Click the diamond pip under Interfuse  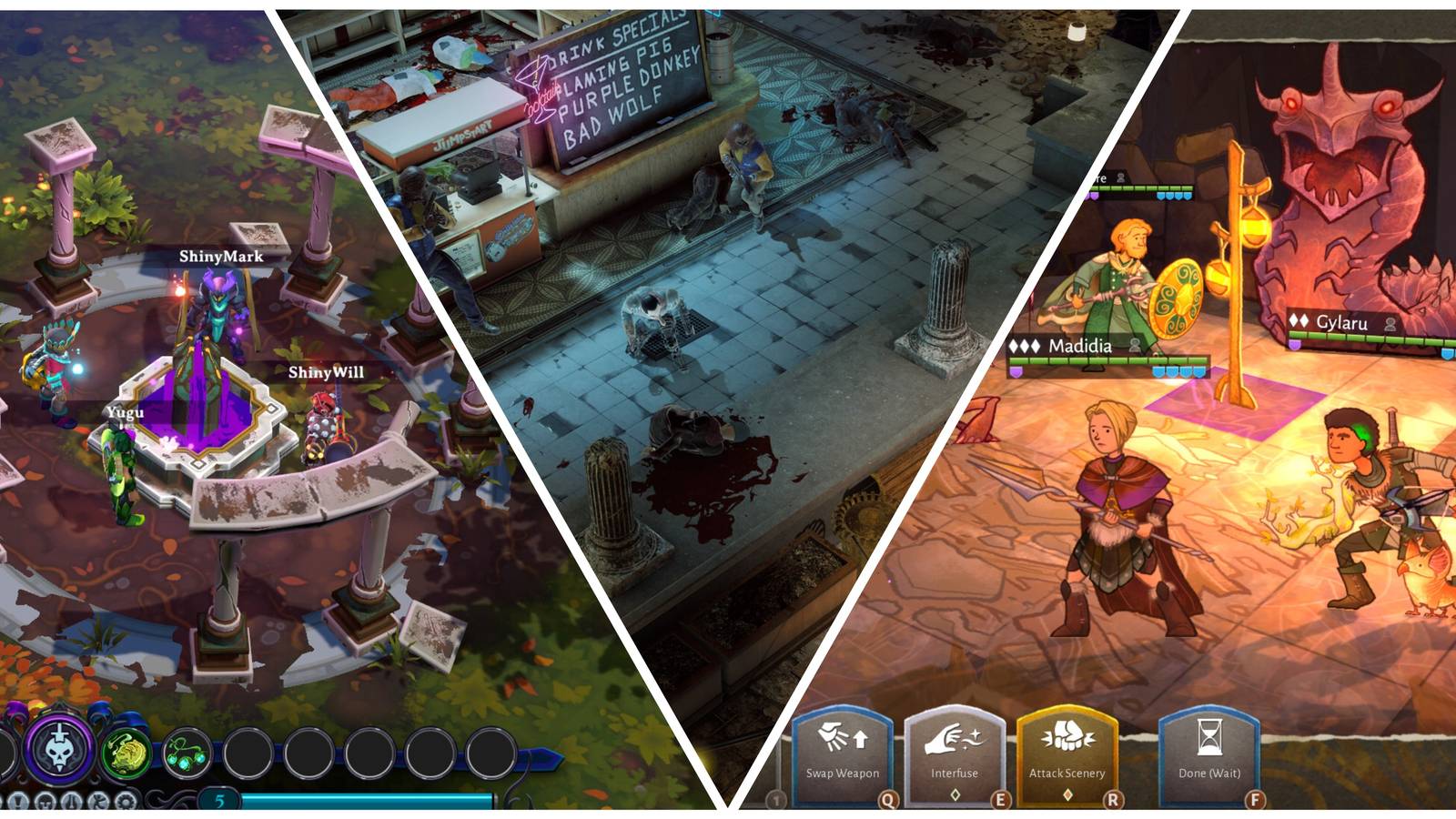pos(955,795)
